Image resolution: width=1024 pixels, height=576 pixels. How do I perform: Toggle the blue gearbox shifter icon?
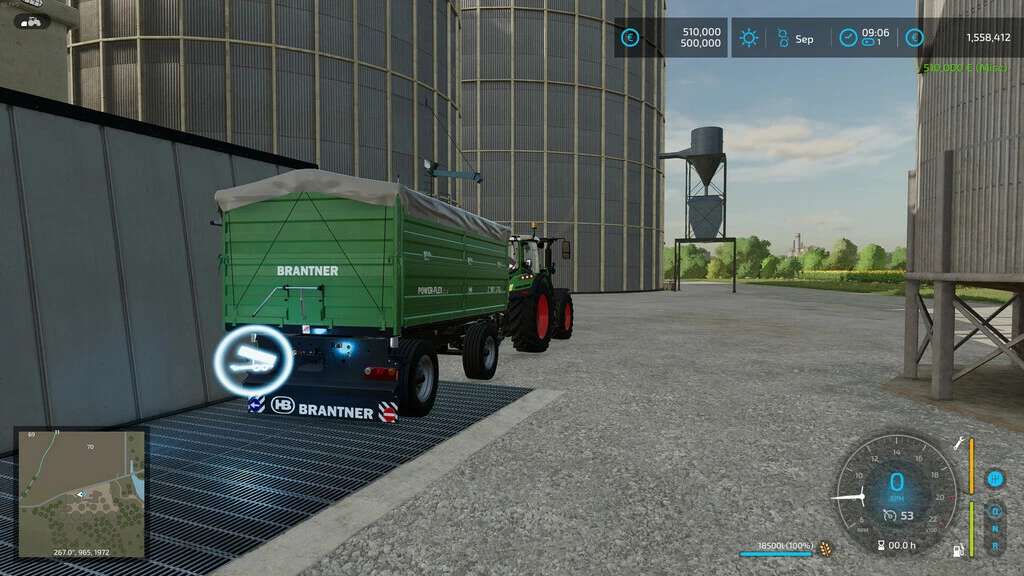pos(994,479)
